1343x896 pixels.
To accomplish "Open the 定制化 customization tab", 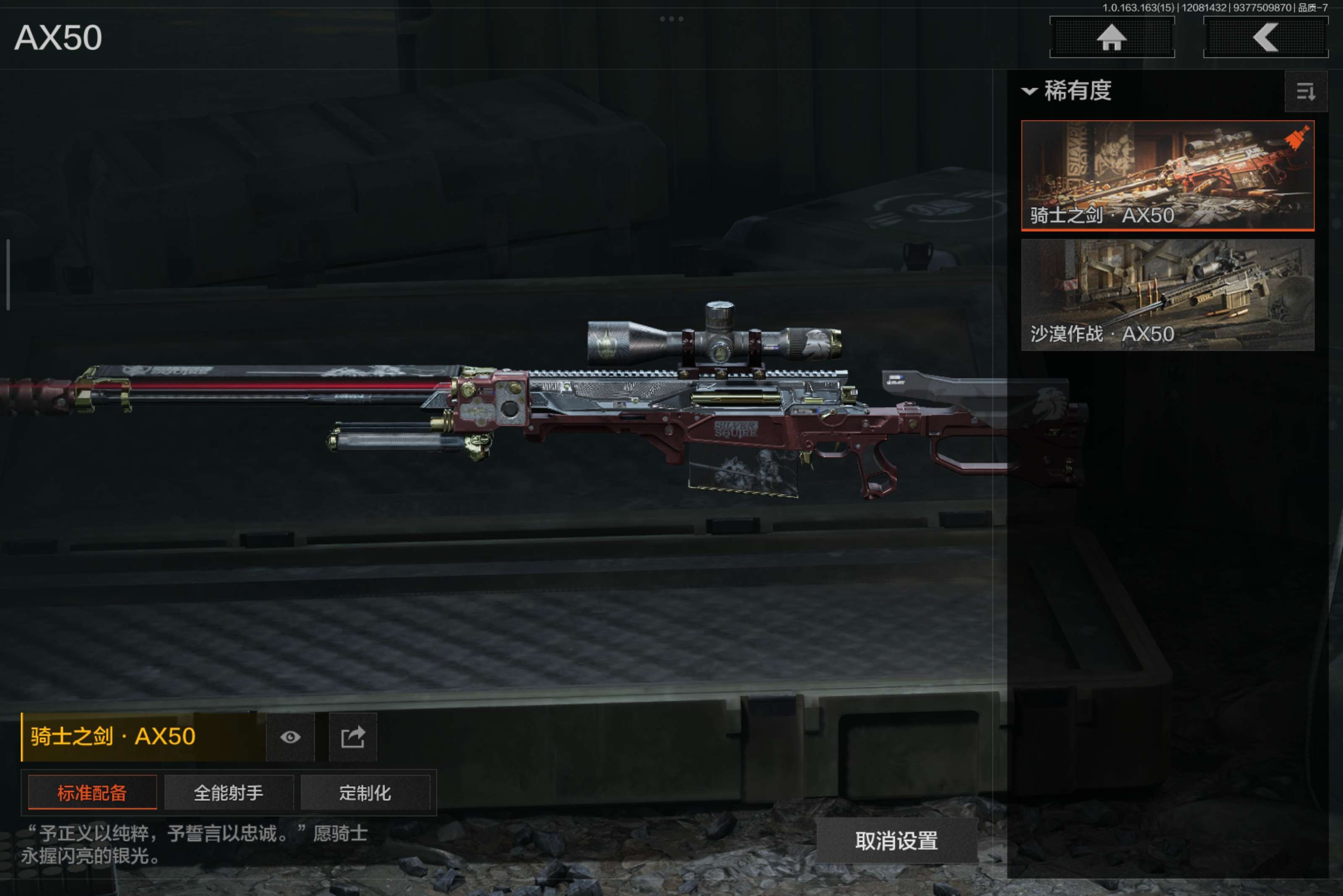I will (x=365, y=792).
